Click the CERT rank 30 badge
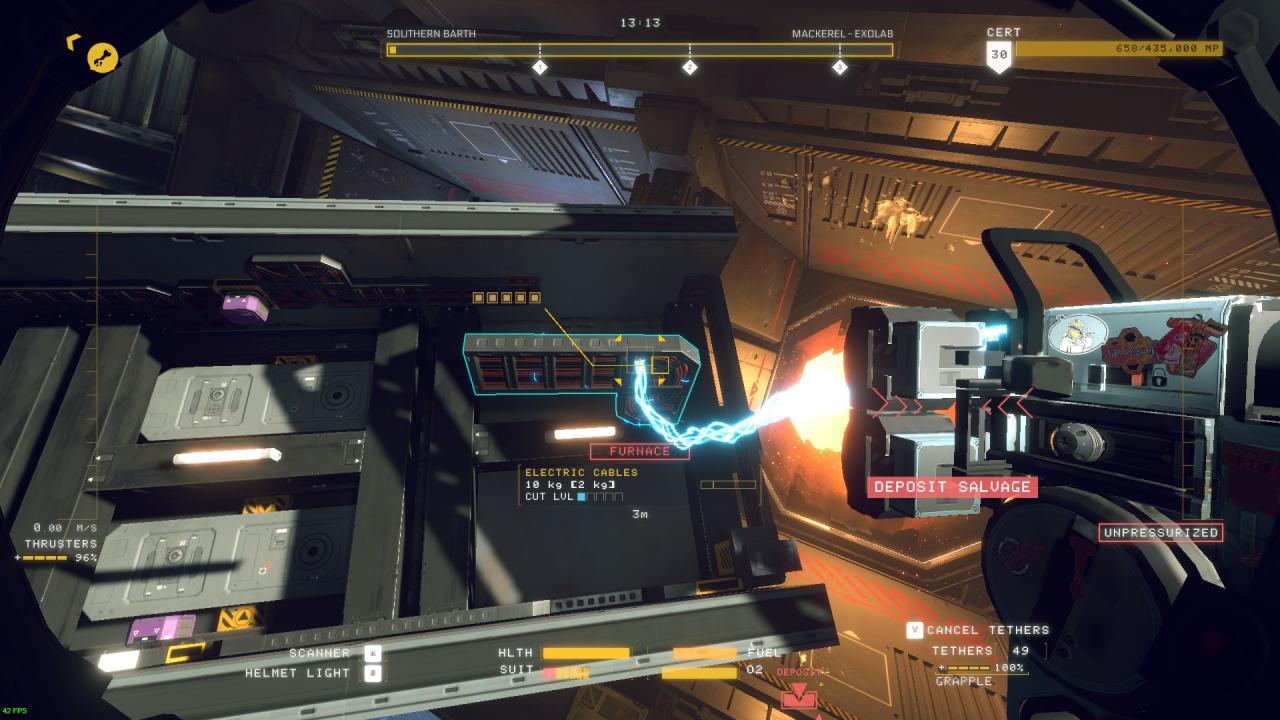 click(x=999, y=56)
